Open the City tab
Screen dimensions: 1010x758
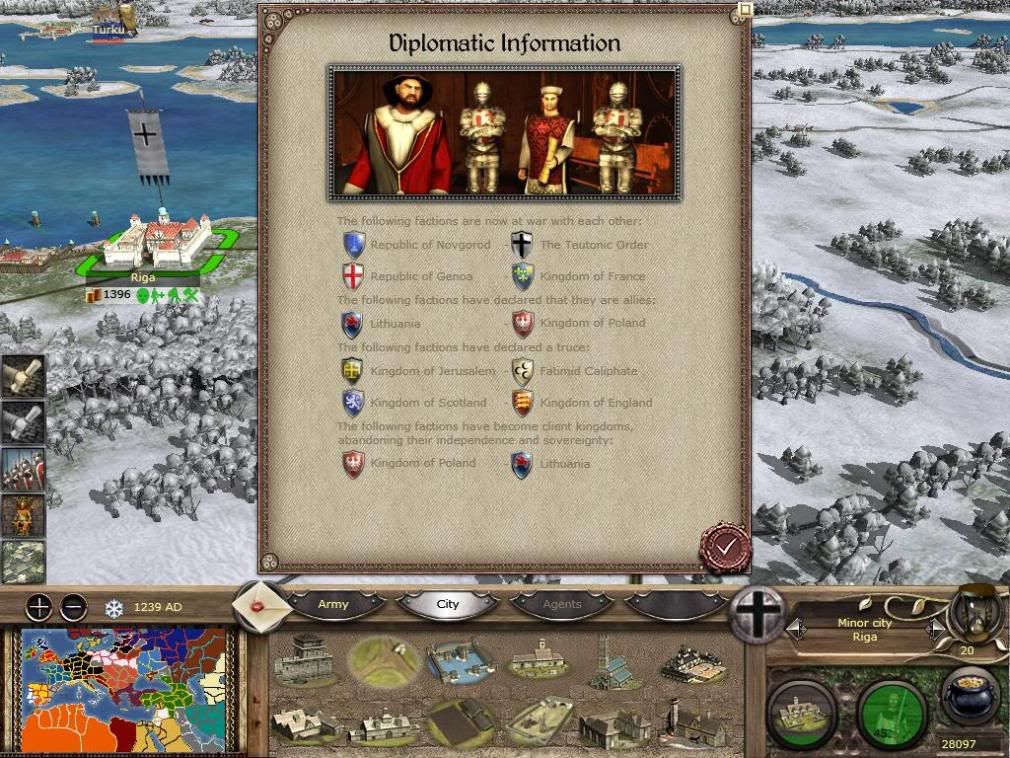(x=447, y=604)
